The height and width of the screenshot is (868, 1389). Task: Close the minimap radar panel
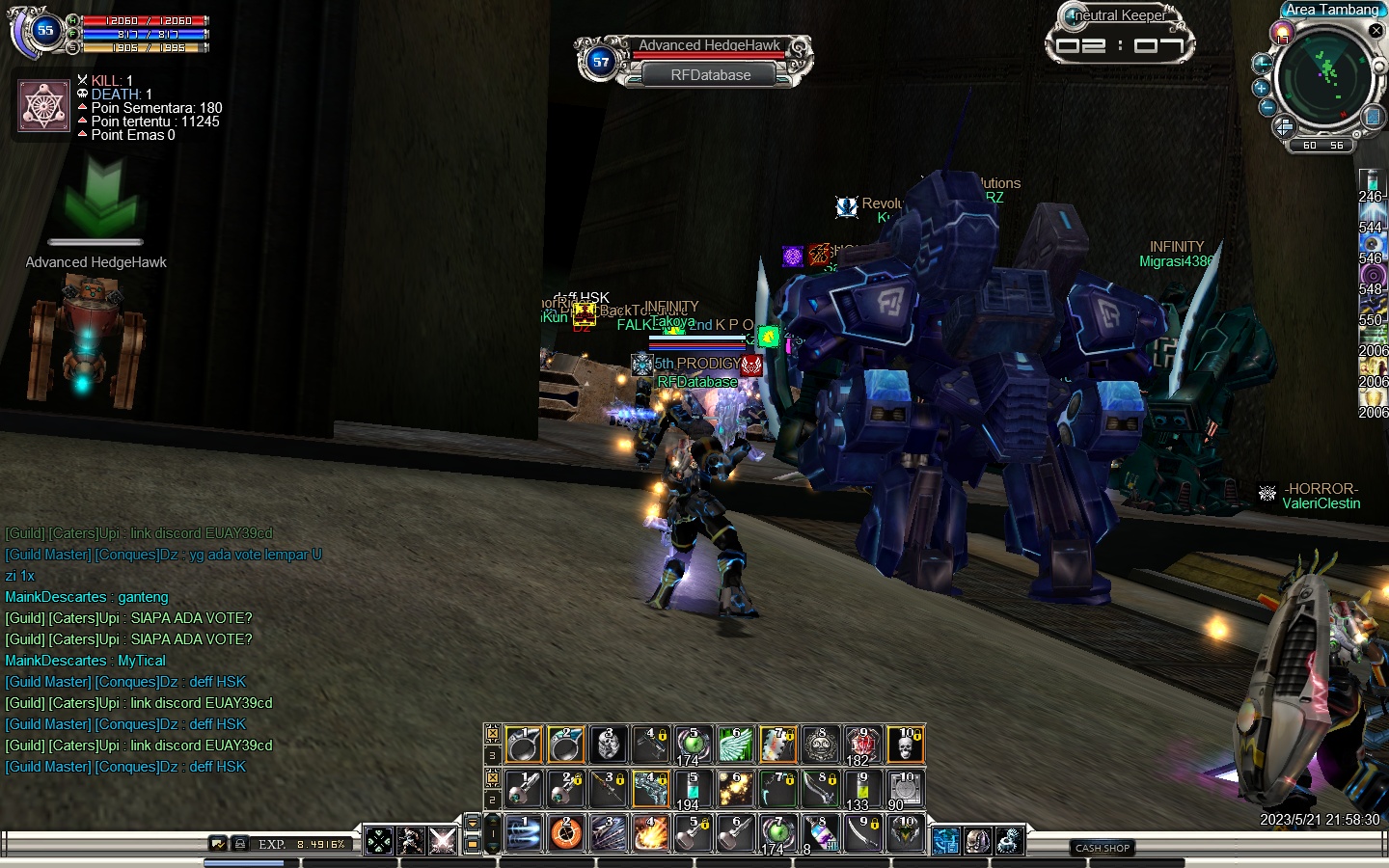(x=1376, y=31)
